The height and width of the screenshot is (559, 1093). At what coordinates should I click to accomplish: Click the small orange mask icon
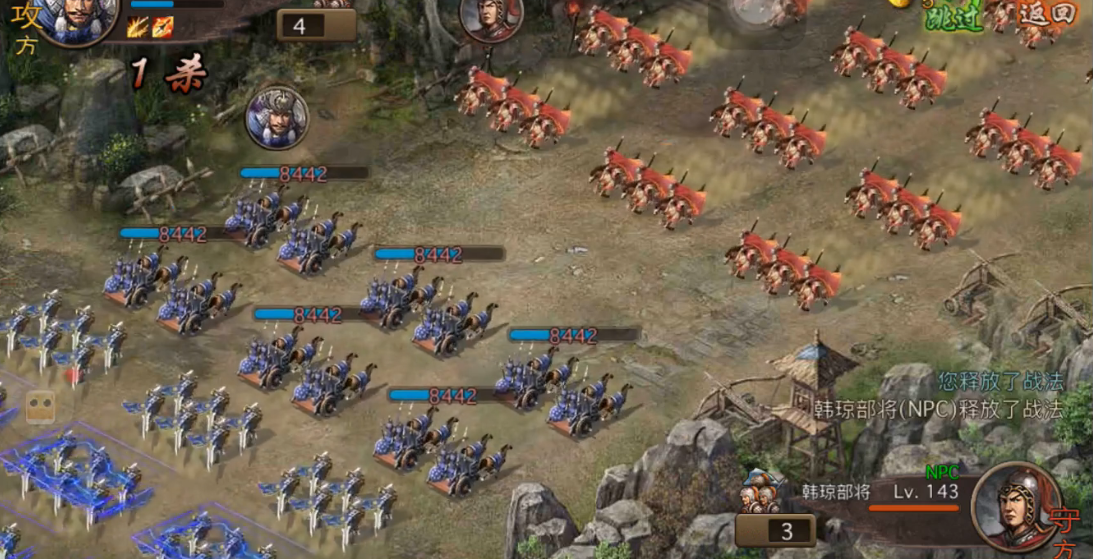[41, 407]
